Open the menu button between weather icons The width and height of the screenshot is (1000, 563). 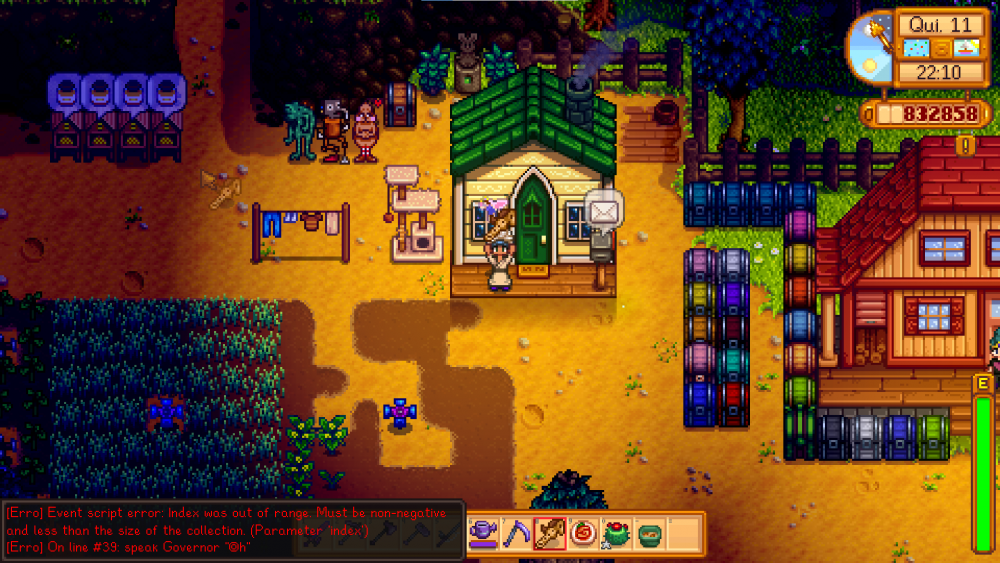(943, 48)
